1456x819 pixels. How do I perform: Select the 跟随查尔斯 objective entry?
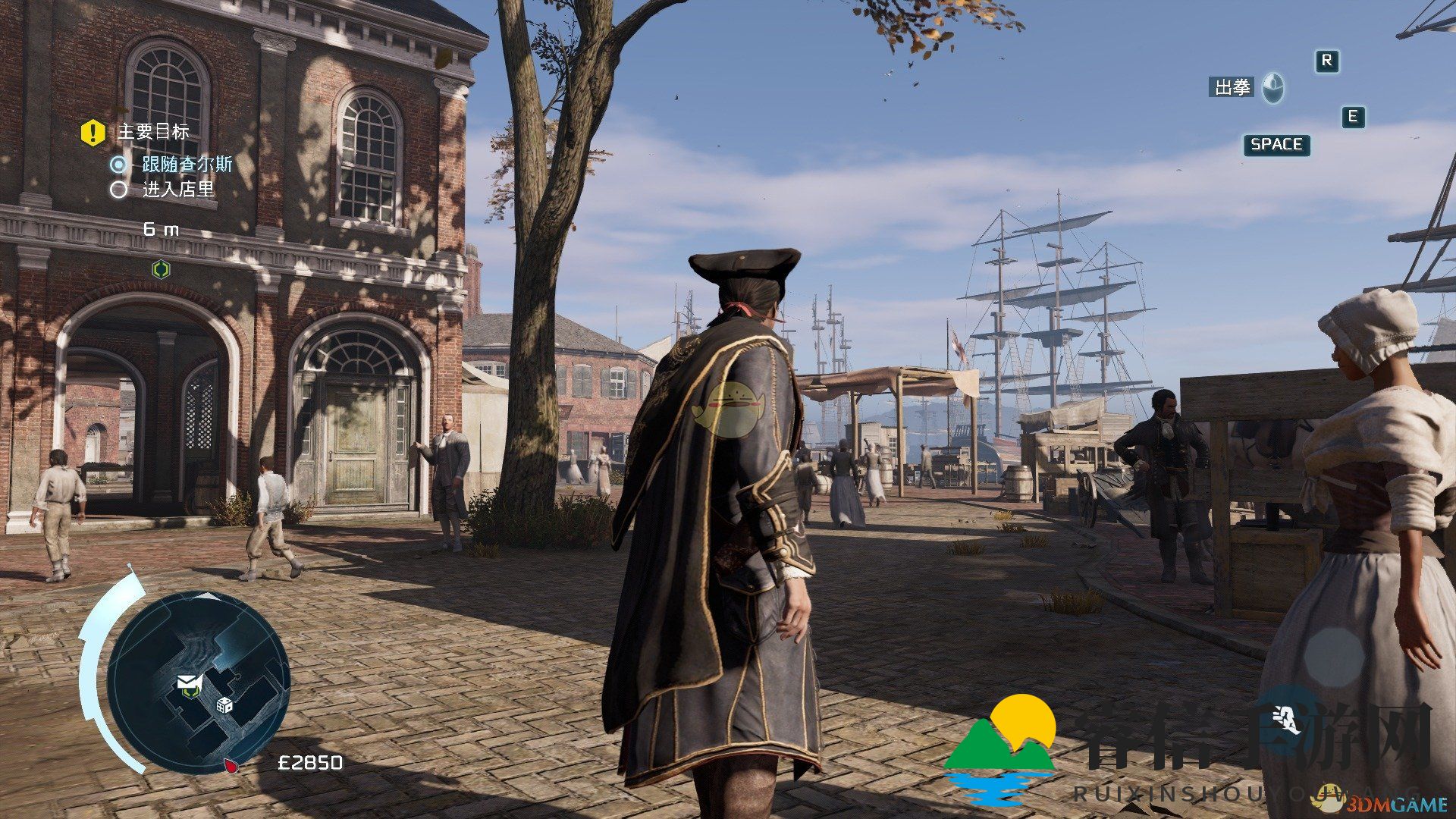point(187,164)
